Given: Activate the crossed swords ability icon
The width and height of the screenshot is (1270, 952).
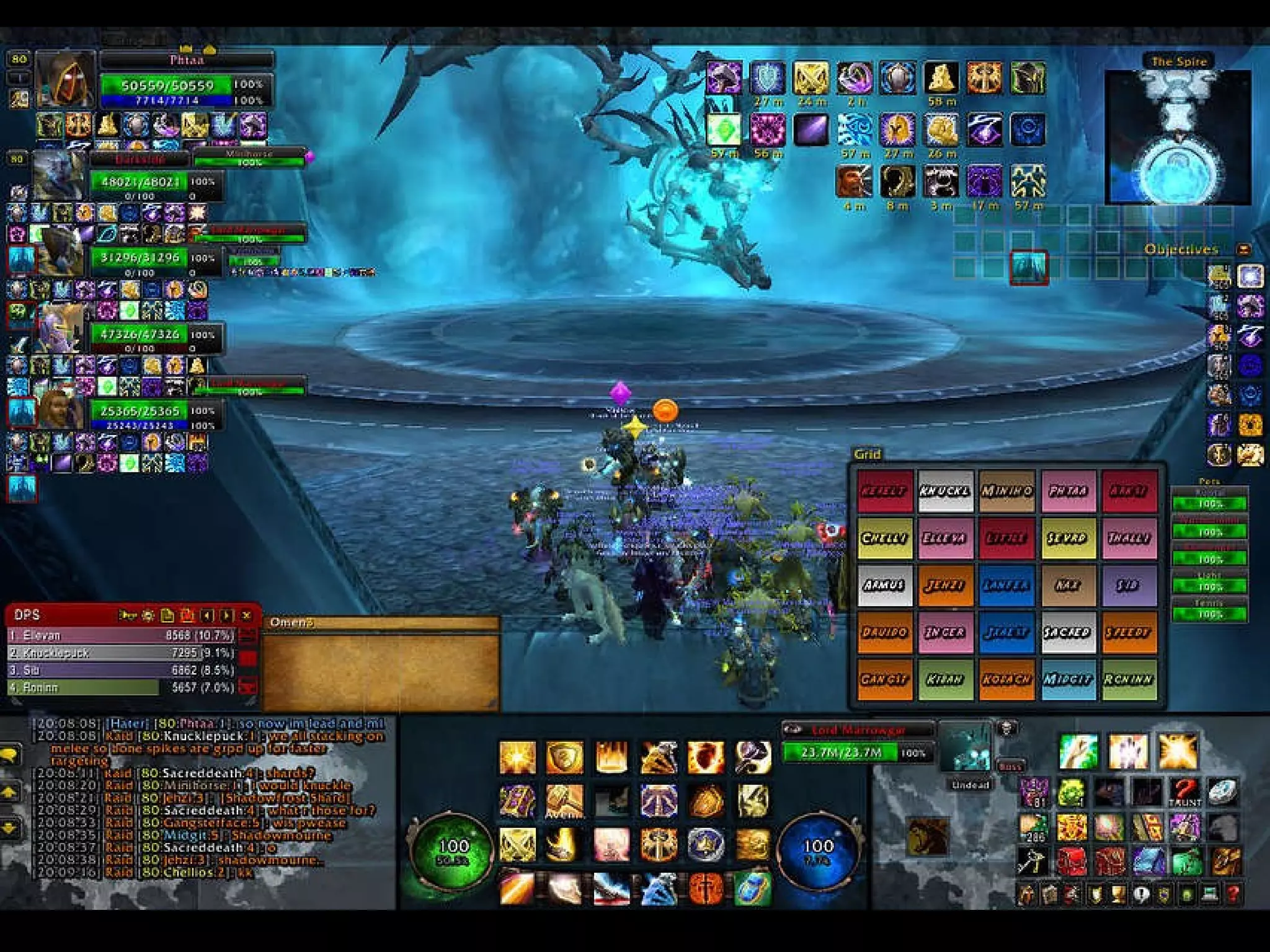Looking at the screenshot, I should 517,845.
